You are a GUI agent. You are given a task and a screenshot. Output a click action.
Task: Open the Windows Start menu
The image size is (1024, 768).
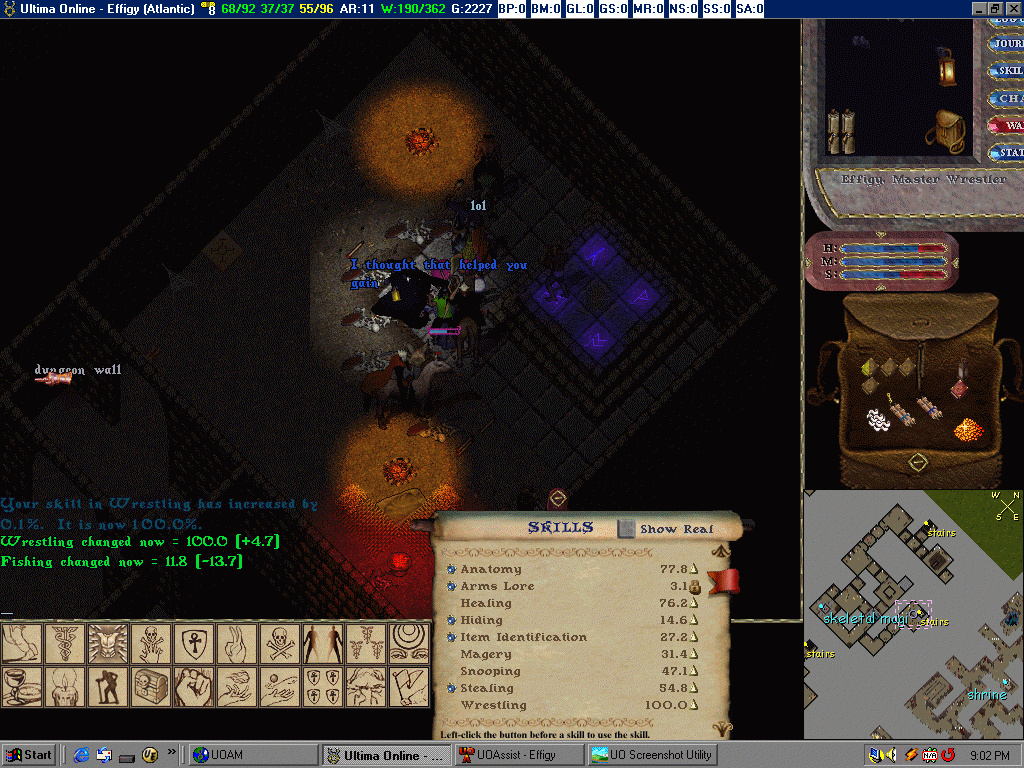pos(29,755)
